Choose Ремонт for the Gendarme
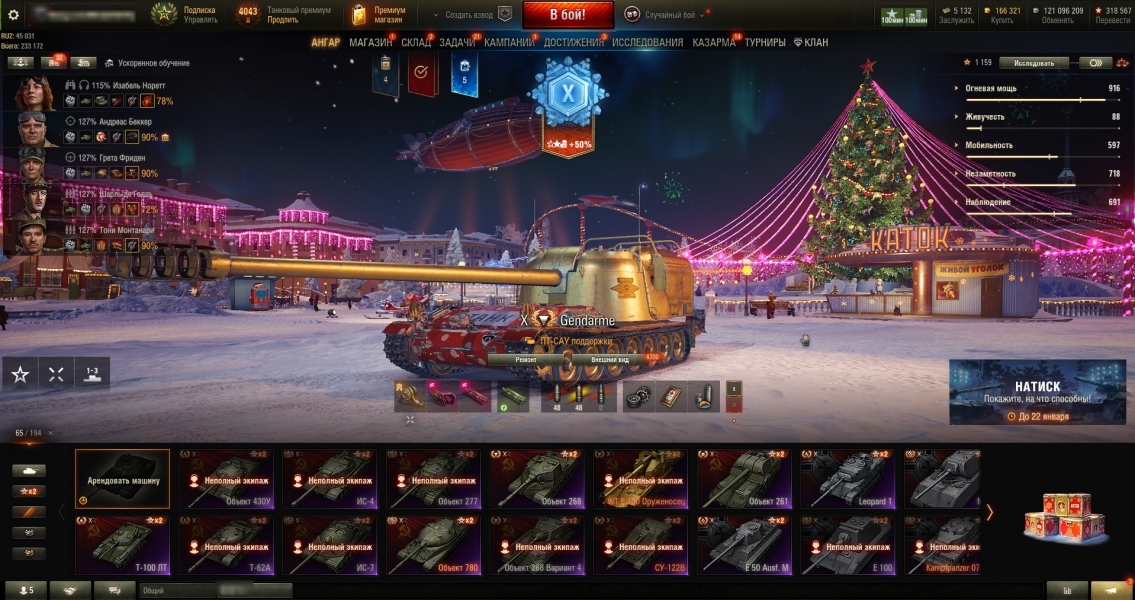1135x600 pixels. pos(526,358)
